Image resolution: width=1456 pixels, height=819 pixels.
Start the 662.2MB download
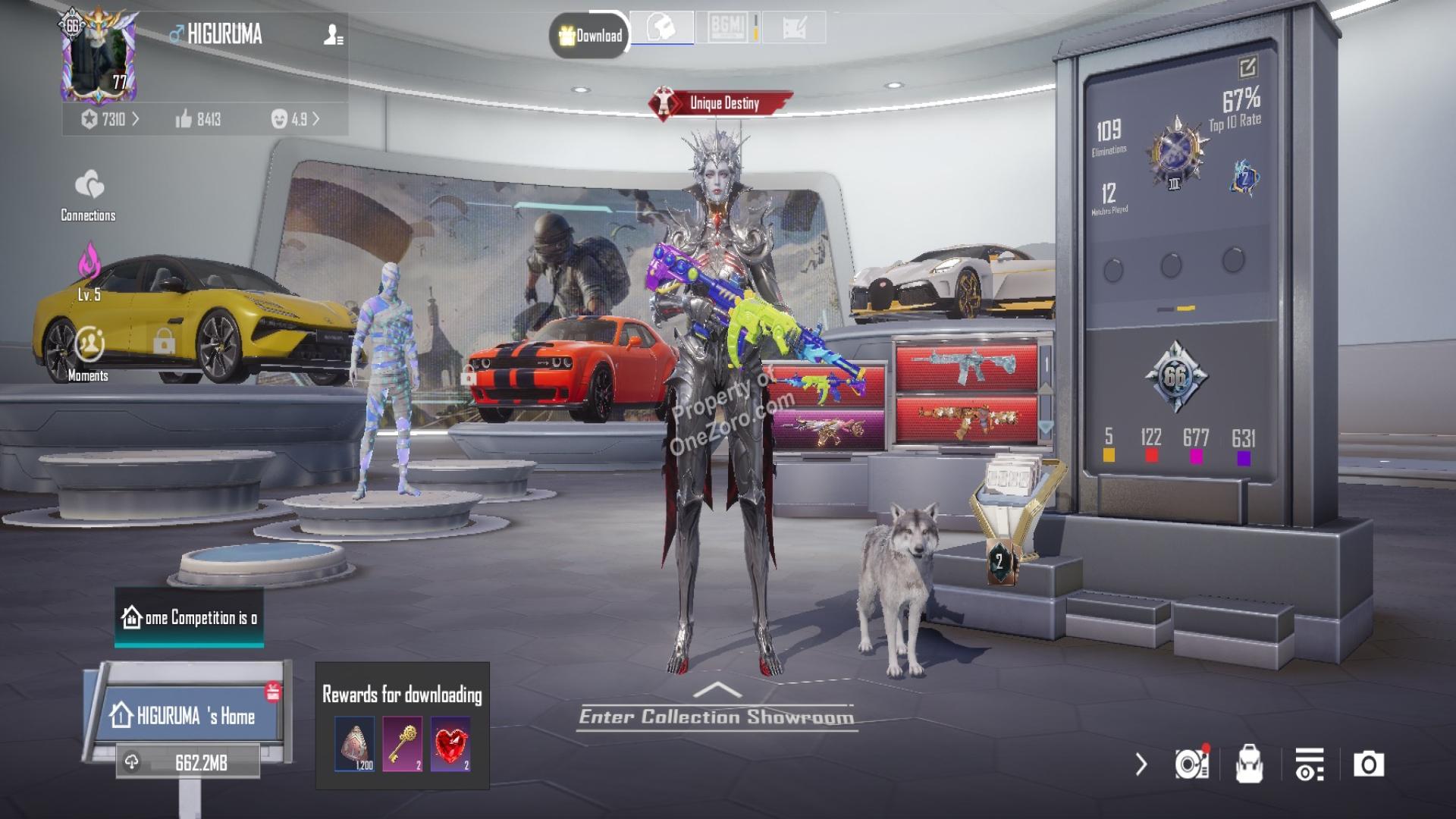(190, 762)
